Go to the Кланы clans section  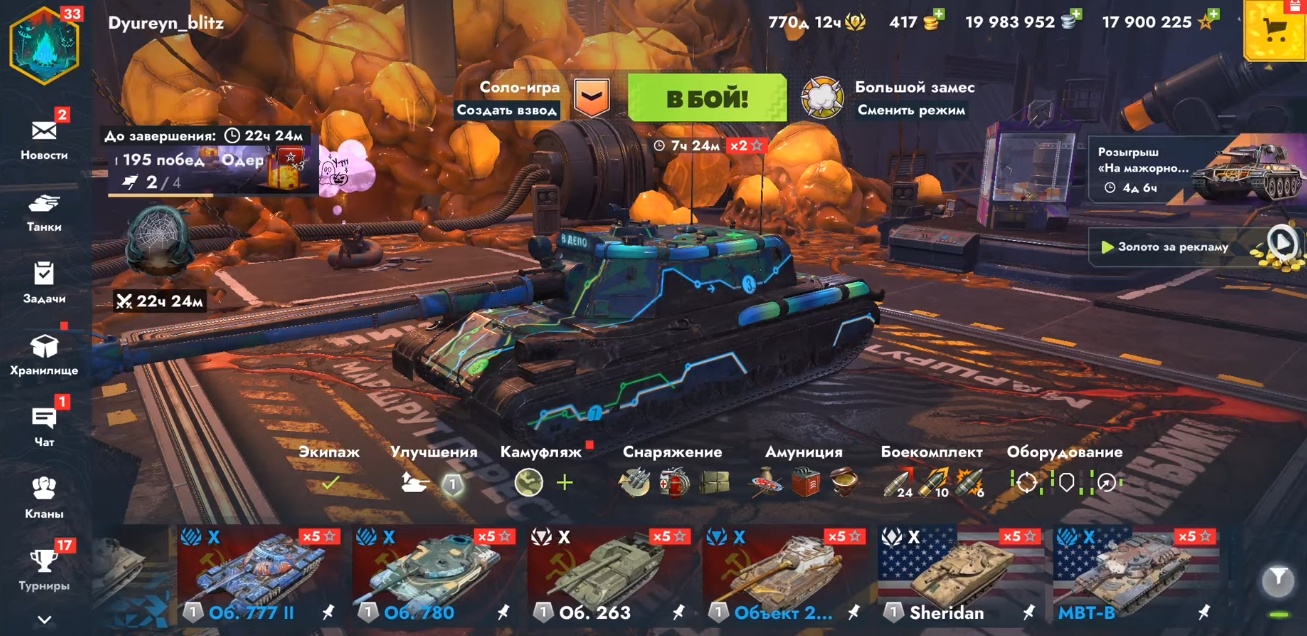point(44,496)
